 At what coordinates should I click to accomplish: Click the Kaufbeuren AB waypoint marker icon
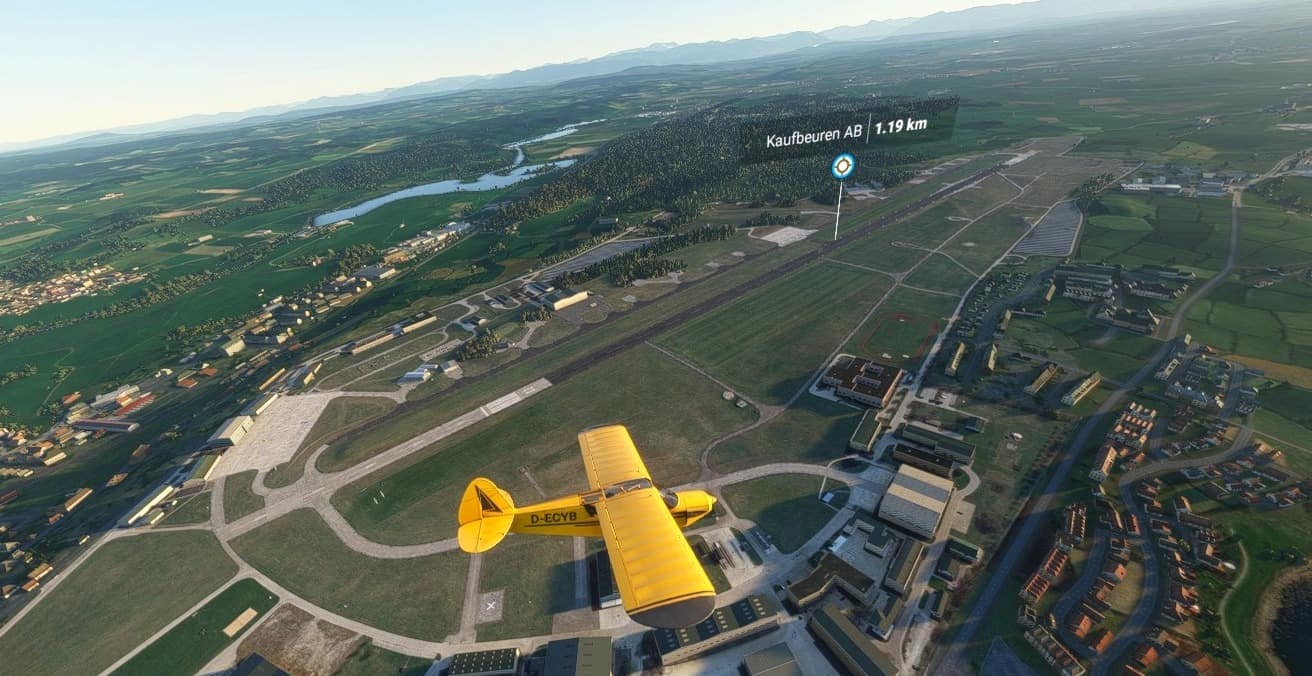pos(843,166)
